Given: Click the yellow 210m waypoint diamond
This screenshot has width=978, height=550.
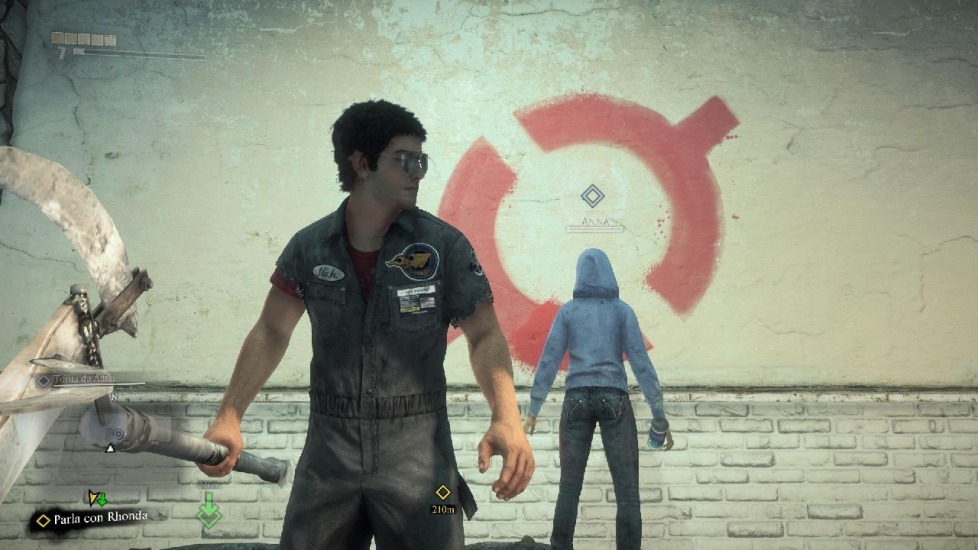Looking at the screenshot, I should (443, 492).
